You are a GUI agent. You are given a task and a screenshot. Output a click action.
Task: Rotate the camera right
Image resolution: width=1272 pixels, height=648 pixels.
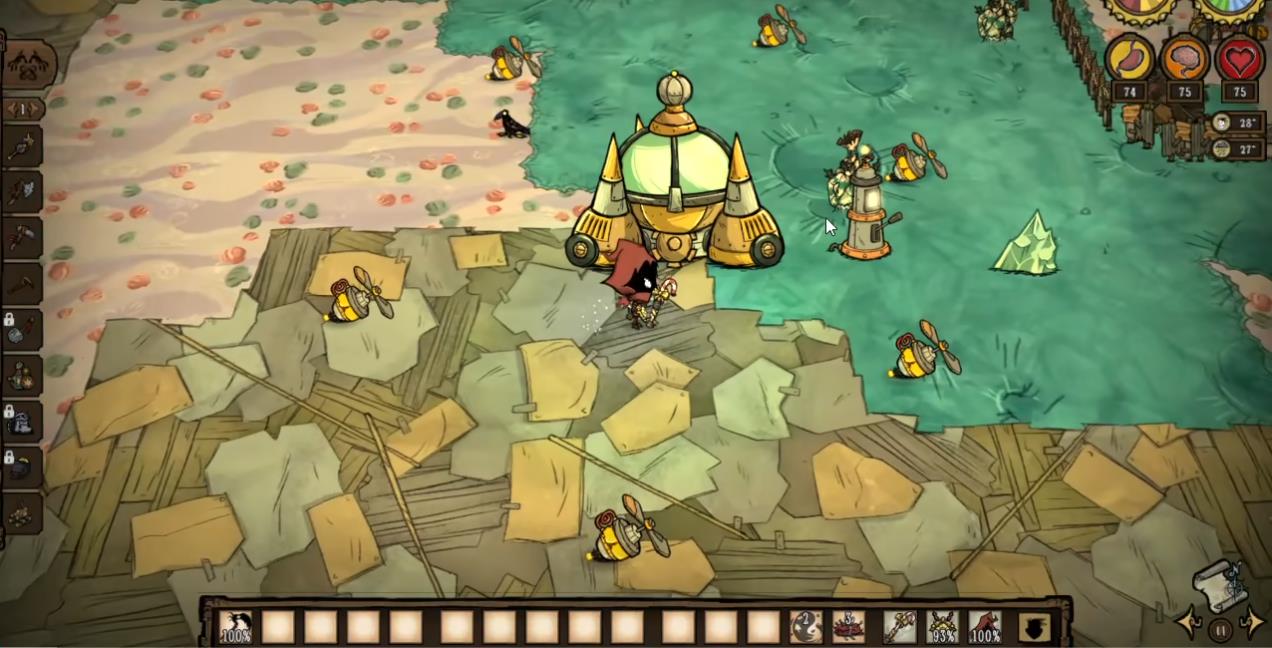[x=1252, y=623]
